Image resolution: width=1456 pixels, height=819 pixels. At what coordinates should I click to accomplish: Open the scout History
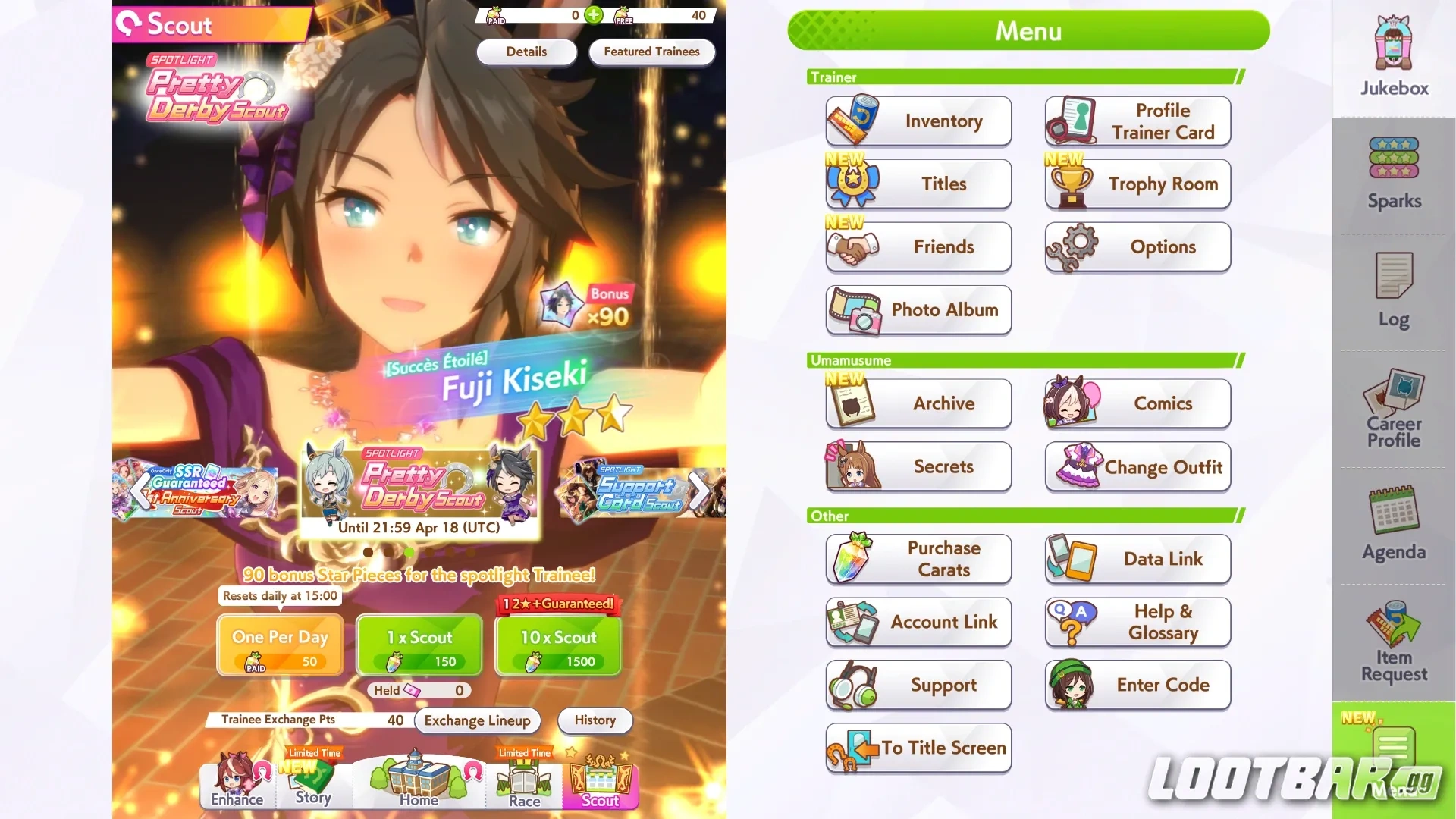coord(595,720)
